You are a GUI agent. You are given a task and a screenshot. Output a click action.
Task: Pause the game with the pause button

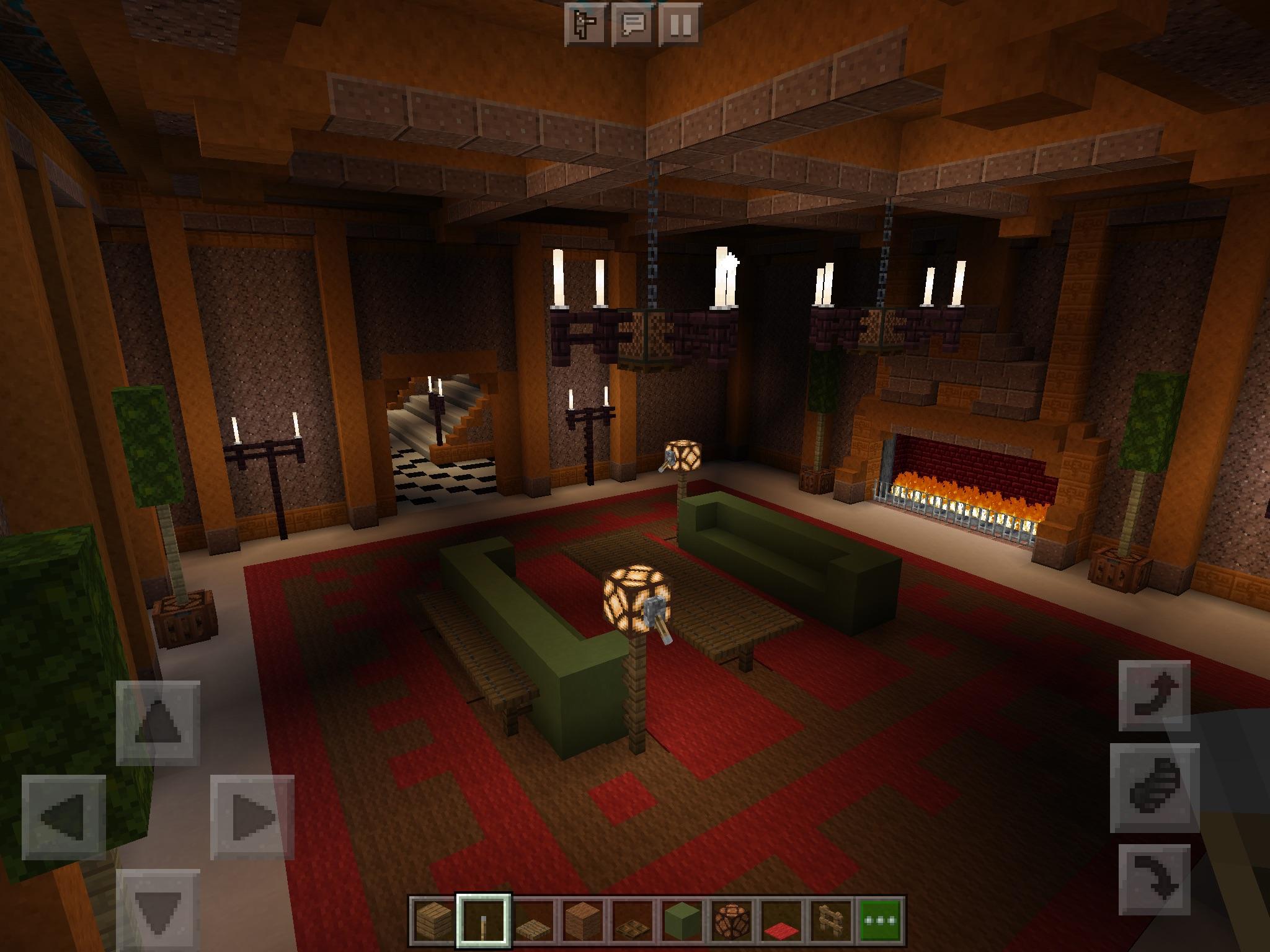tap(680, 25)
